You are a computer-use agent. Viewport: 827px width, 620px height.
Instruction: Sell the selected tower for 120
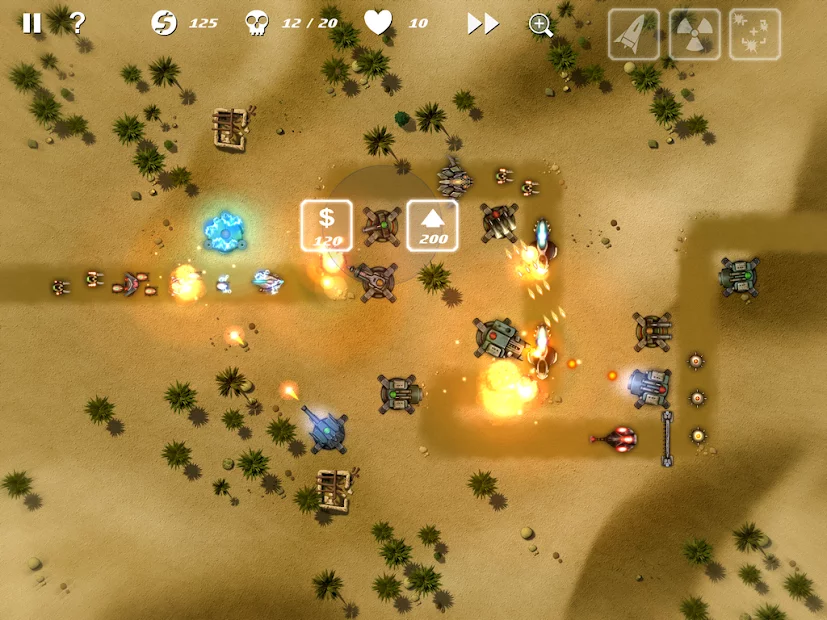tap(326, 225)
